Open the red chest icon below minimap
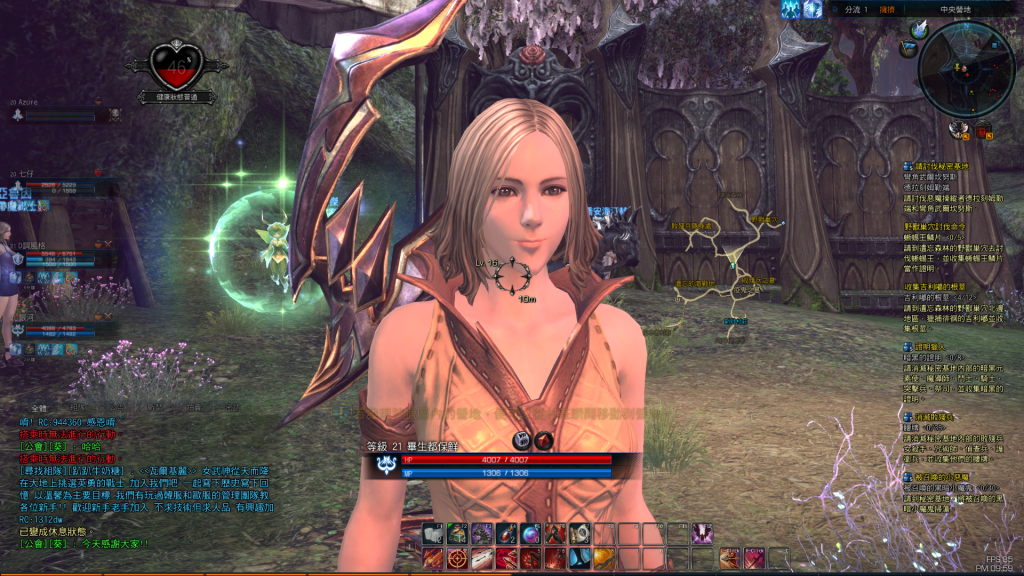 click(x=984, y=128)
